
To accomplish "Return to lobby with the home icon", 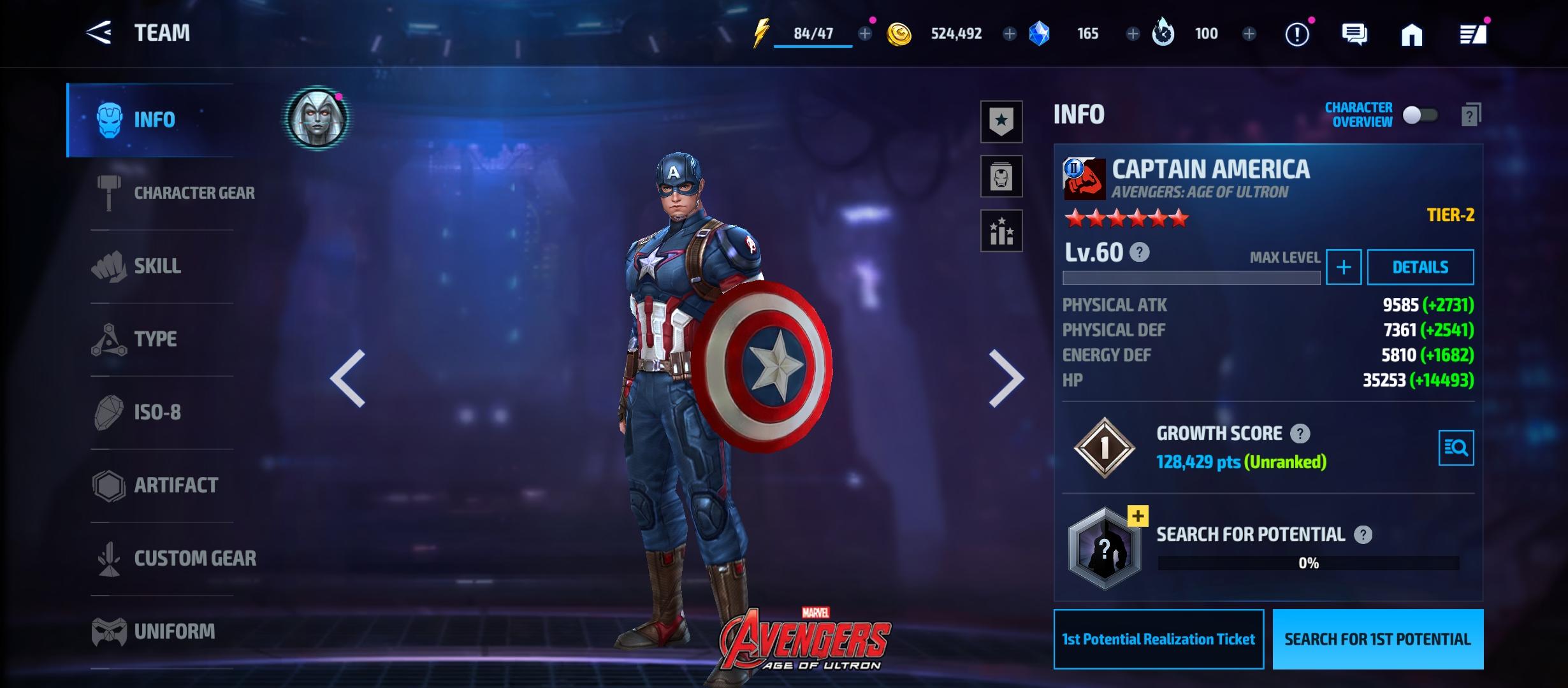I will 1411,34.
